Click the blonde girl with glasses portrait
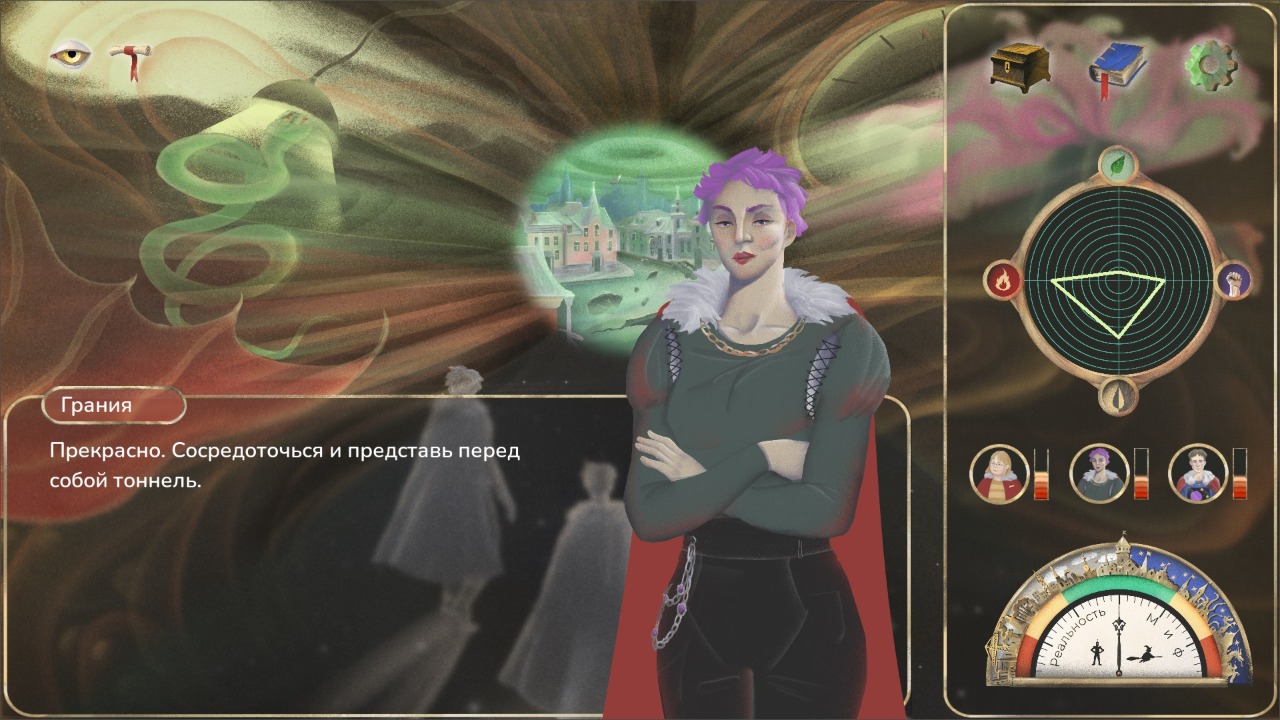 pos(999,473)
